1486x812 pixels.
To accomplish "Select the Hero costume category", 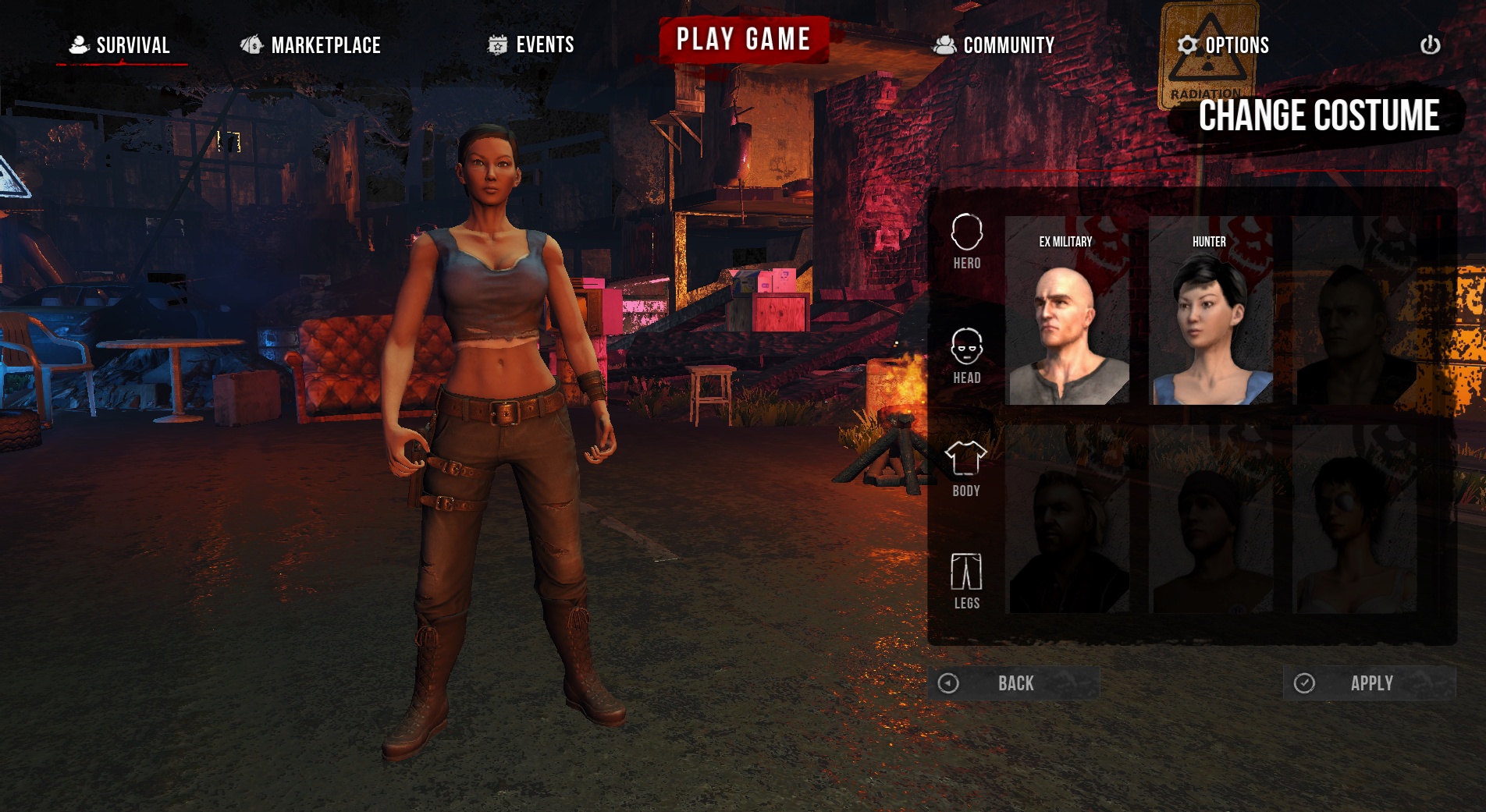I will point(966,242).
